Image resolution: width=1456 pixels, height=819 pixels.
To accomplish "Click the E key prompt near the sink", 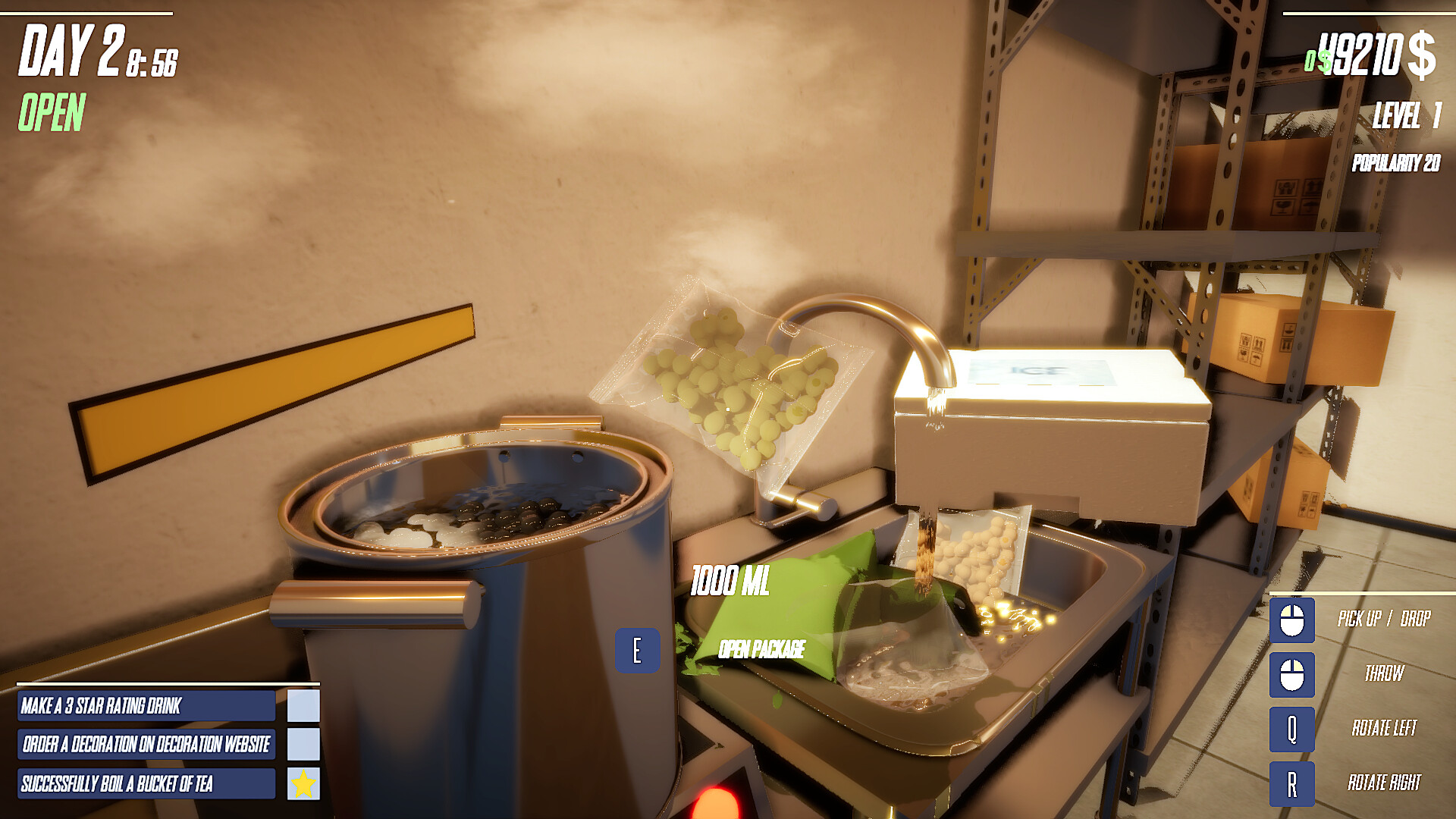I will click(x=638, y=648).
